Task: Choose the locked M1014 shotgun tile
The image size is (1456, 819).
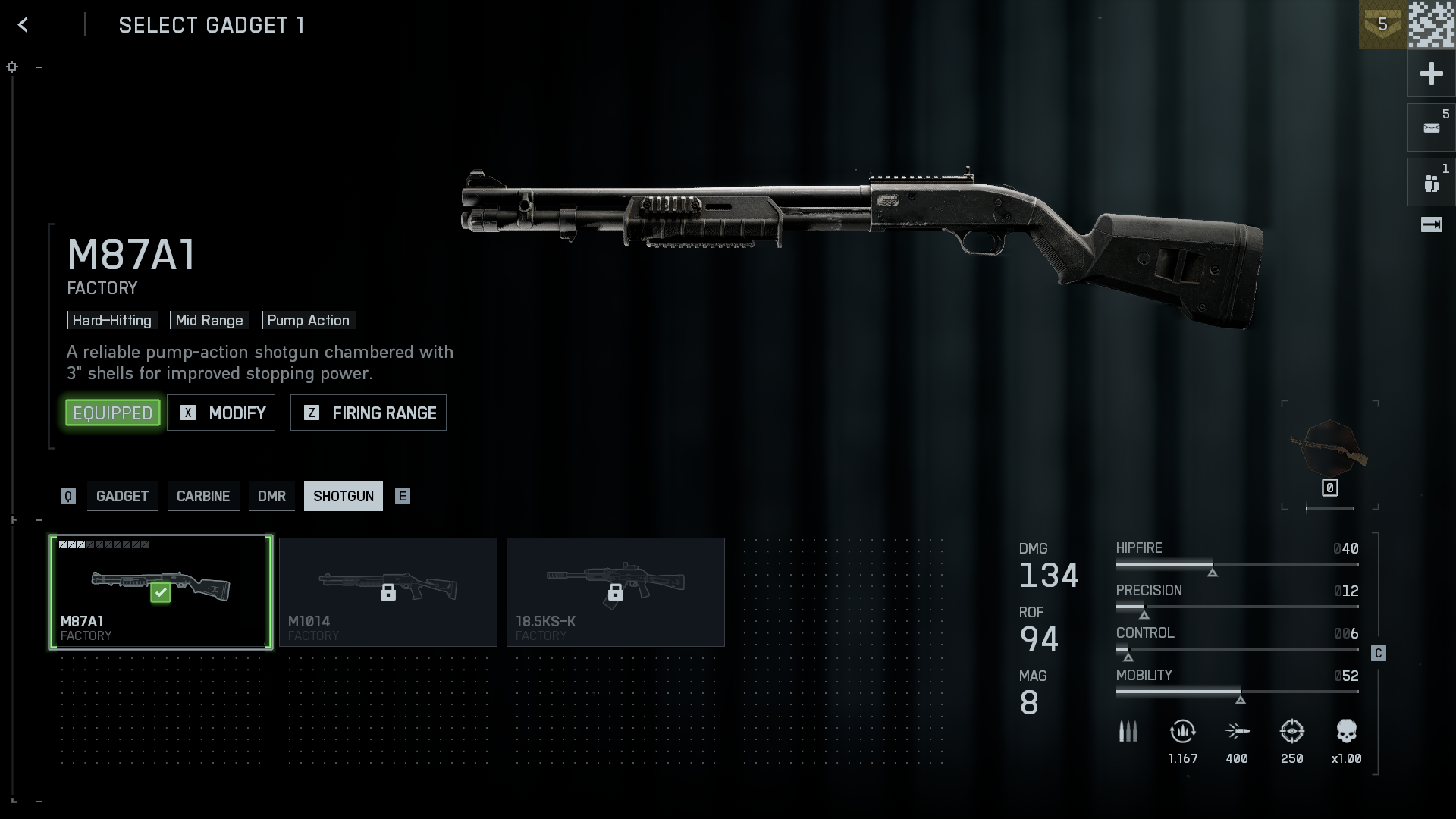Action: tap(388, 592)
